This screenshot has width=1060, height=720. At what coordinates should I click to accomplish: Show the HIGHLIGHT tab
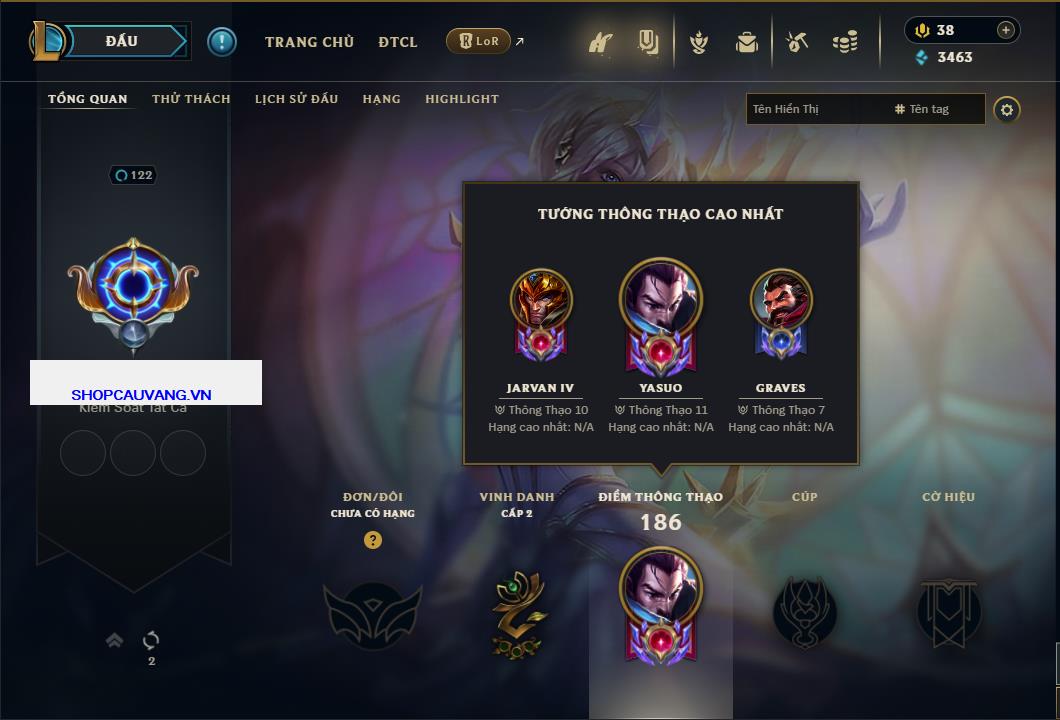pyautogui.click(x=462, y=99)
